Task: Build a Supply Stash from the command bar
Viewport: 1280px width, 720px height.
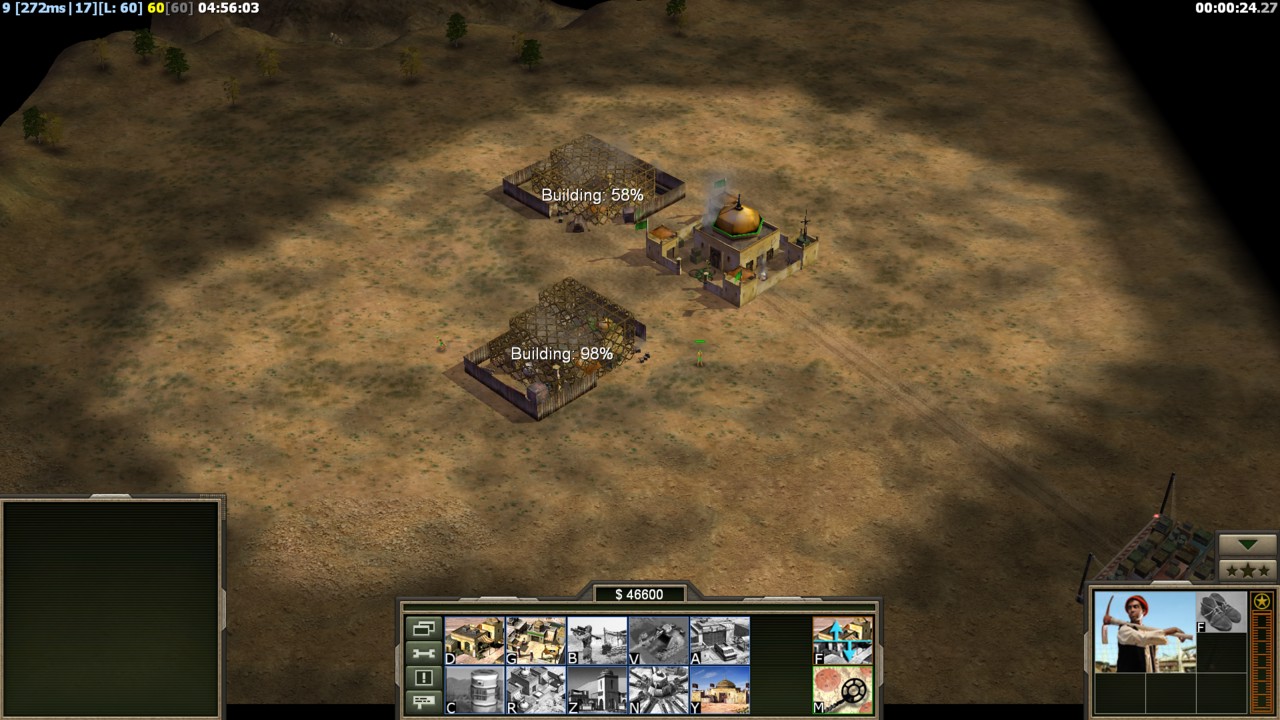Action: 474,640
